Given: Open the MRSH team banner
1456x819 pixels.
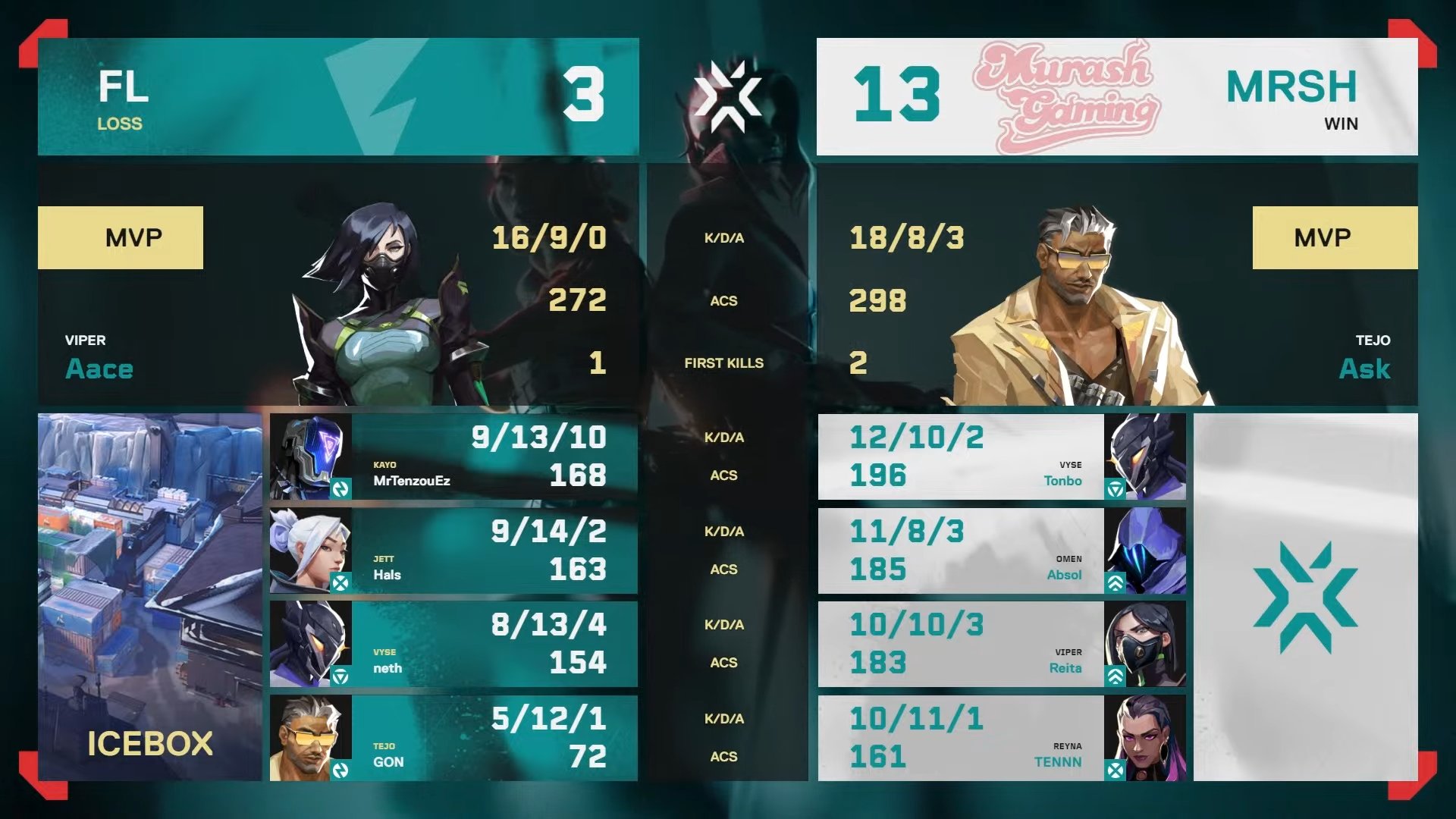Looking at the screenshot, I should (1116, 97).
